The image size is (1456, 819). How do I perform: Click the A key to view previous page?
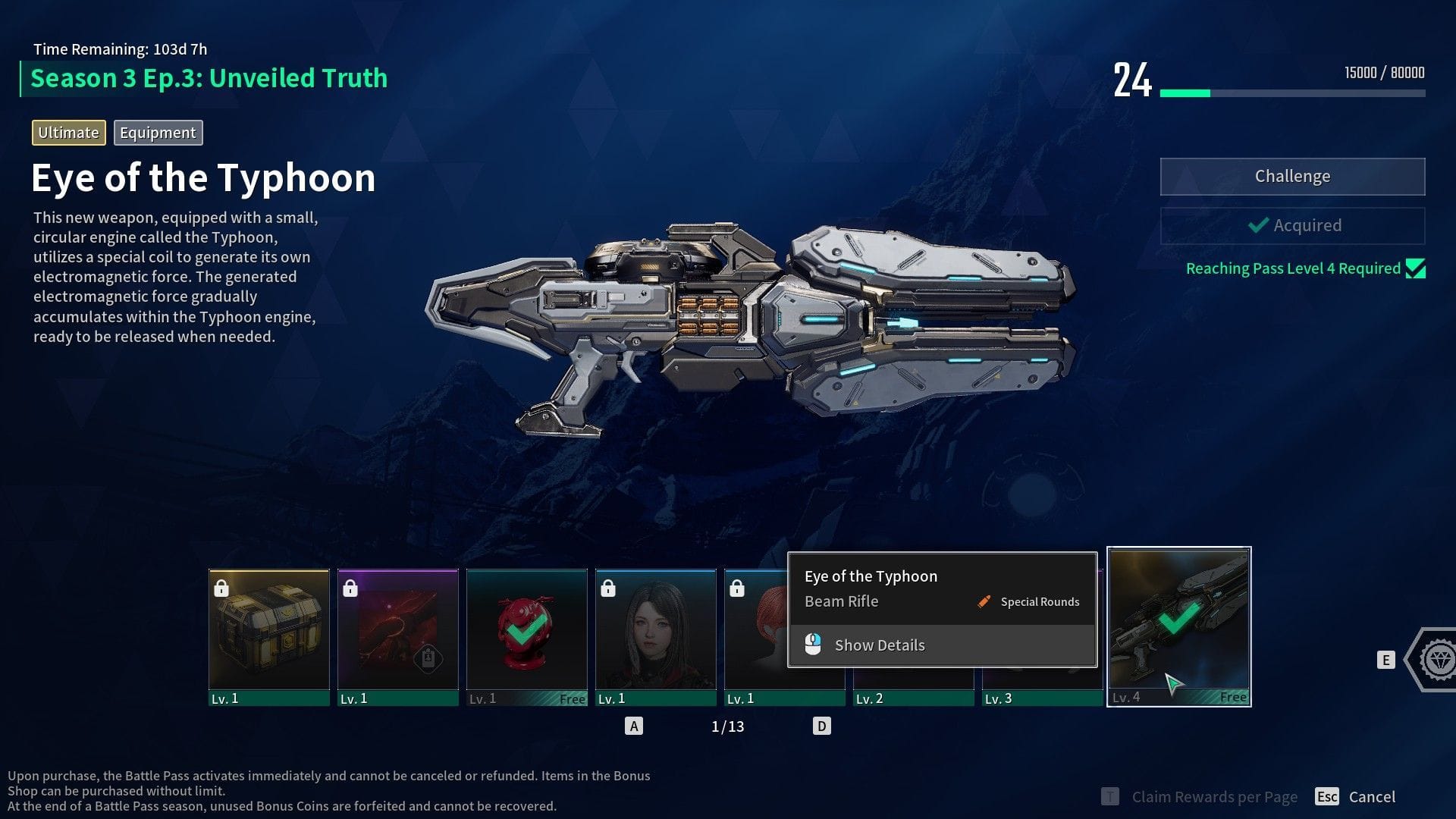(634, 725)
